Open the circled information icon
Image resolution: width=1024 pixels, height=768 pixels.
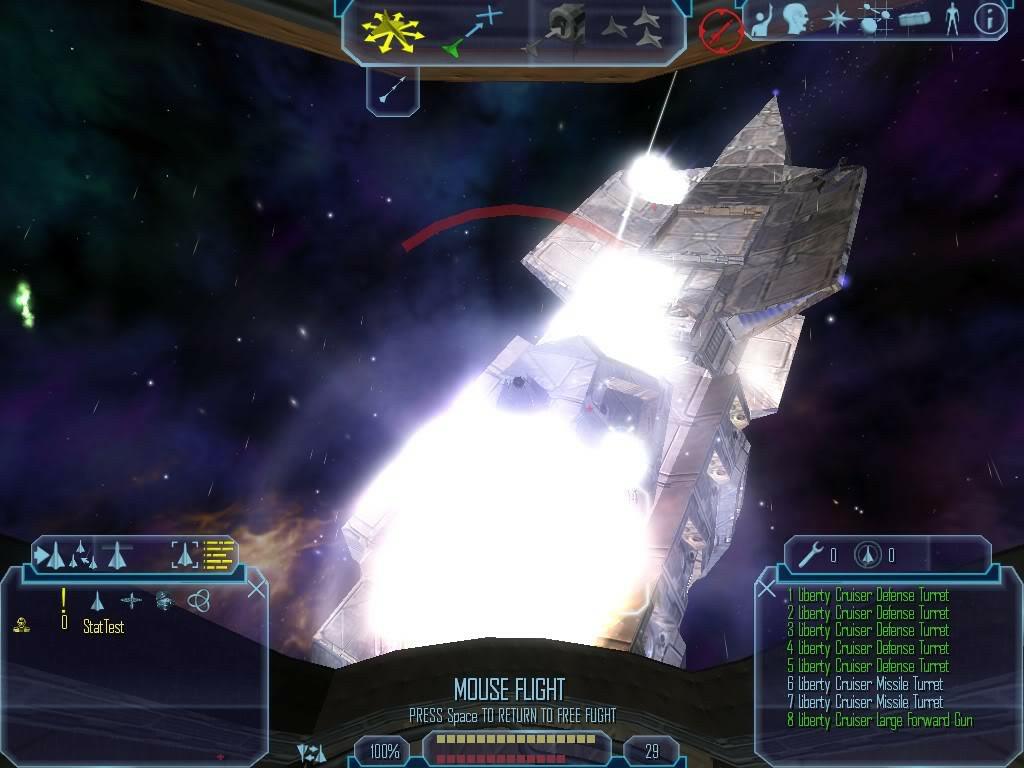point(989,19)
